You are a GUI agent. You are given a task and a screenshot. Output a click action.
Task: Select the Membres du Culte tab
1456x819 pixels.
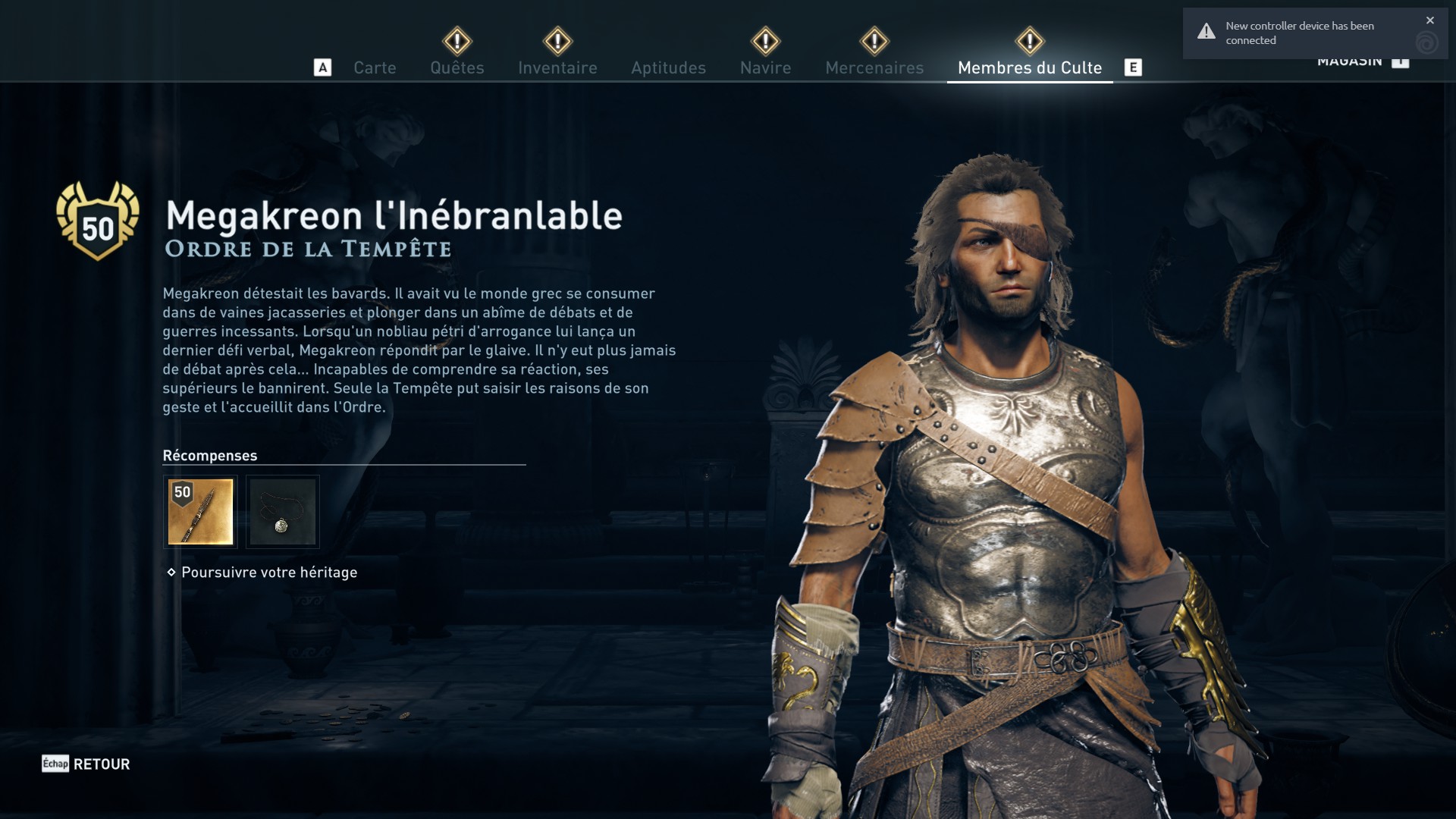1029,67
